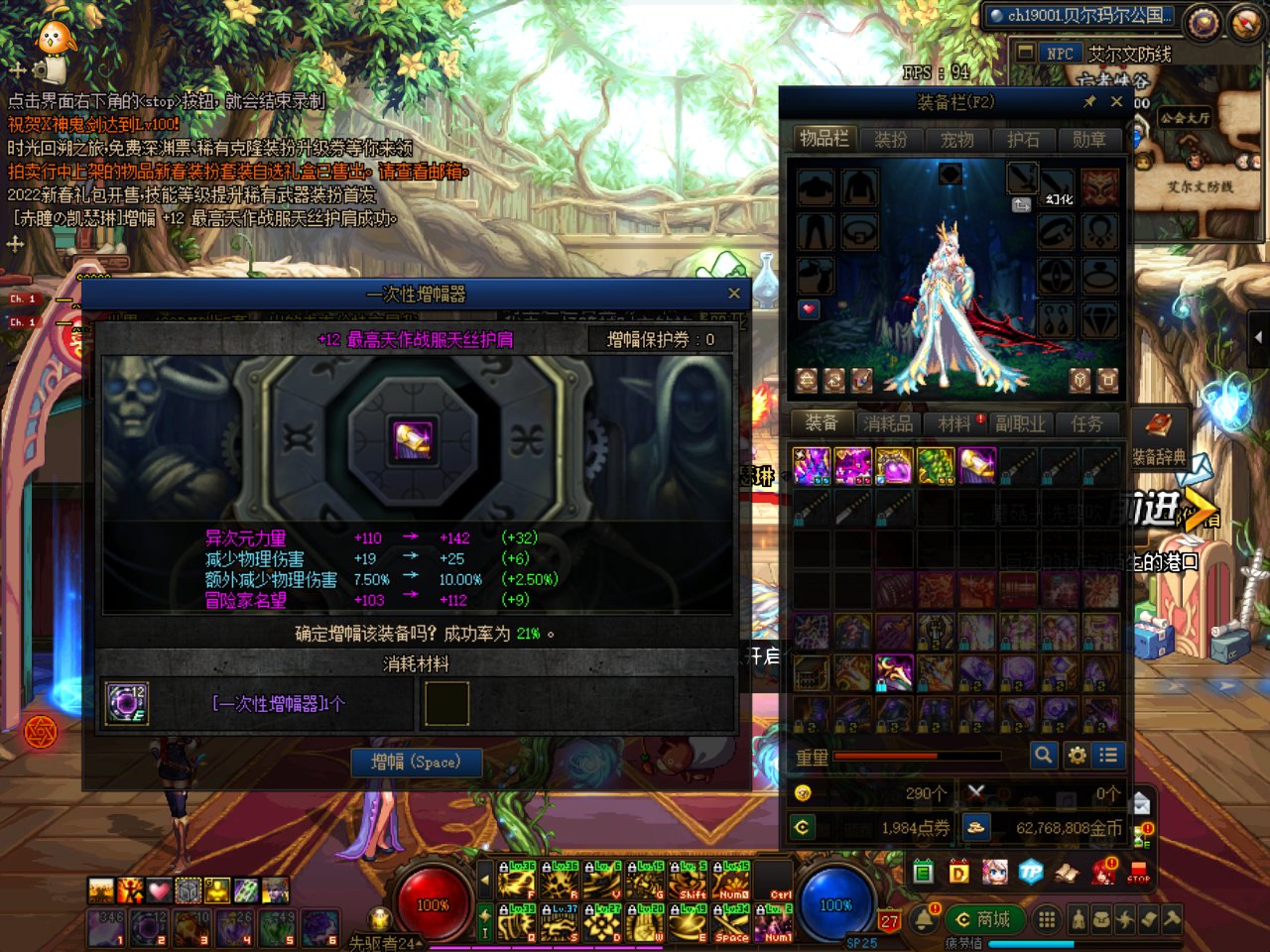Pin the 装备栏 panel with the pushpin
Image resolution: width=1270 pixels, height=952 pixels.
[x=1089, y=102]
